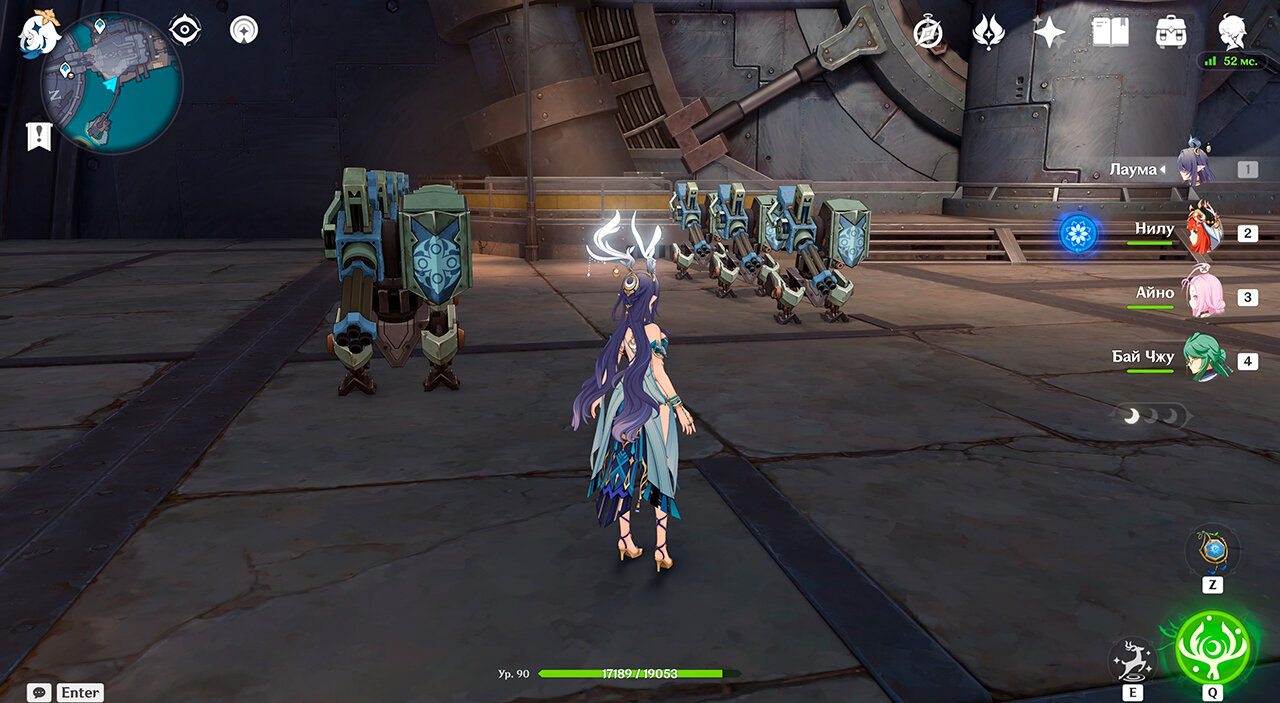
Task: Open the wish star icon
Action: point(1049,33)
